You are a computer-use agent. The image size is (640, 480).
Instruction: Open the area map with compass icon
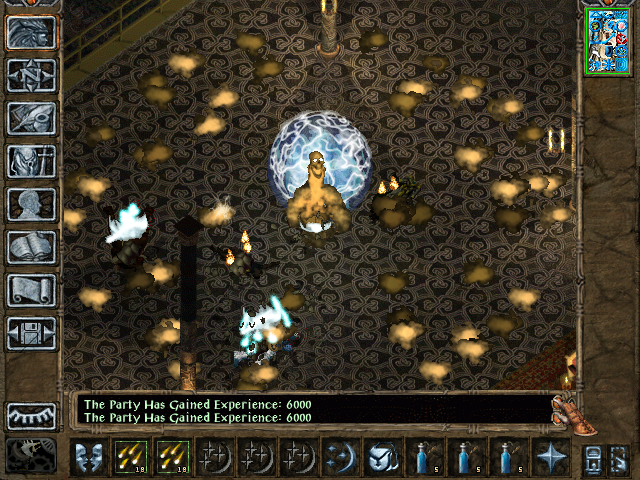[31, 75]
